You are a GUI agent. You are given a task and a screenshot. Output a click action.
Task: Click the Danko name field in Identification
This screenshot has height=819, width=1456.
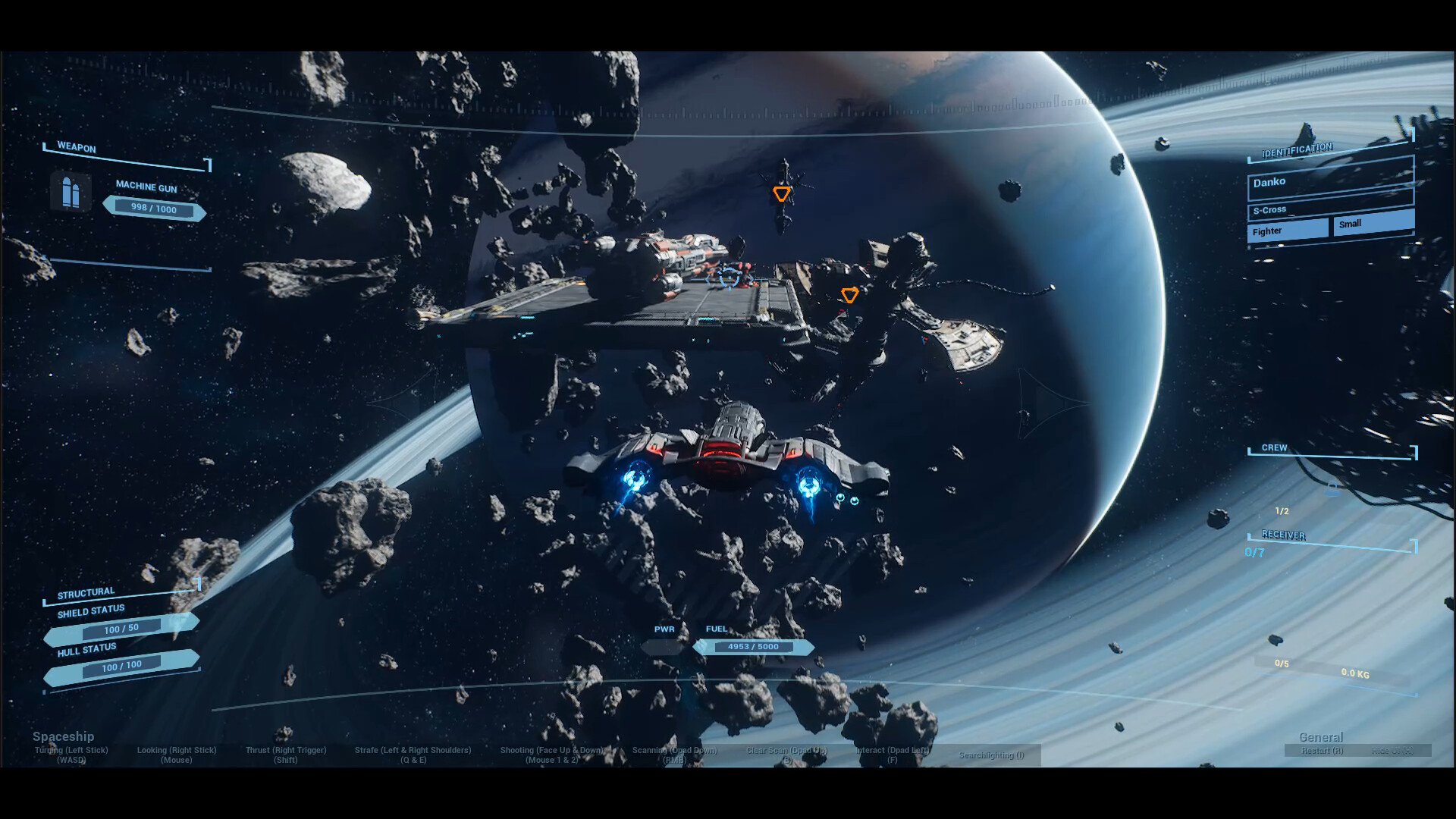(x=1330, y=183)
